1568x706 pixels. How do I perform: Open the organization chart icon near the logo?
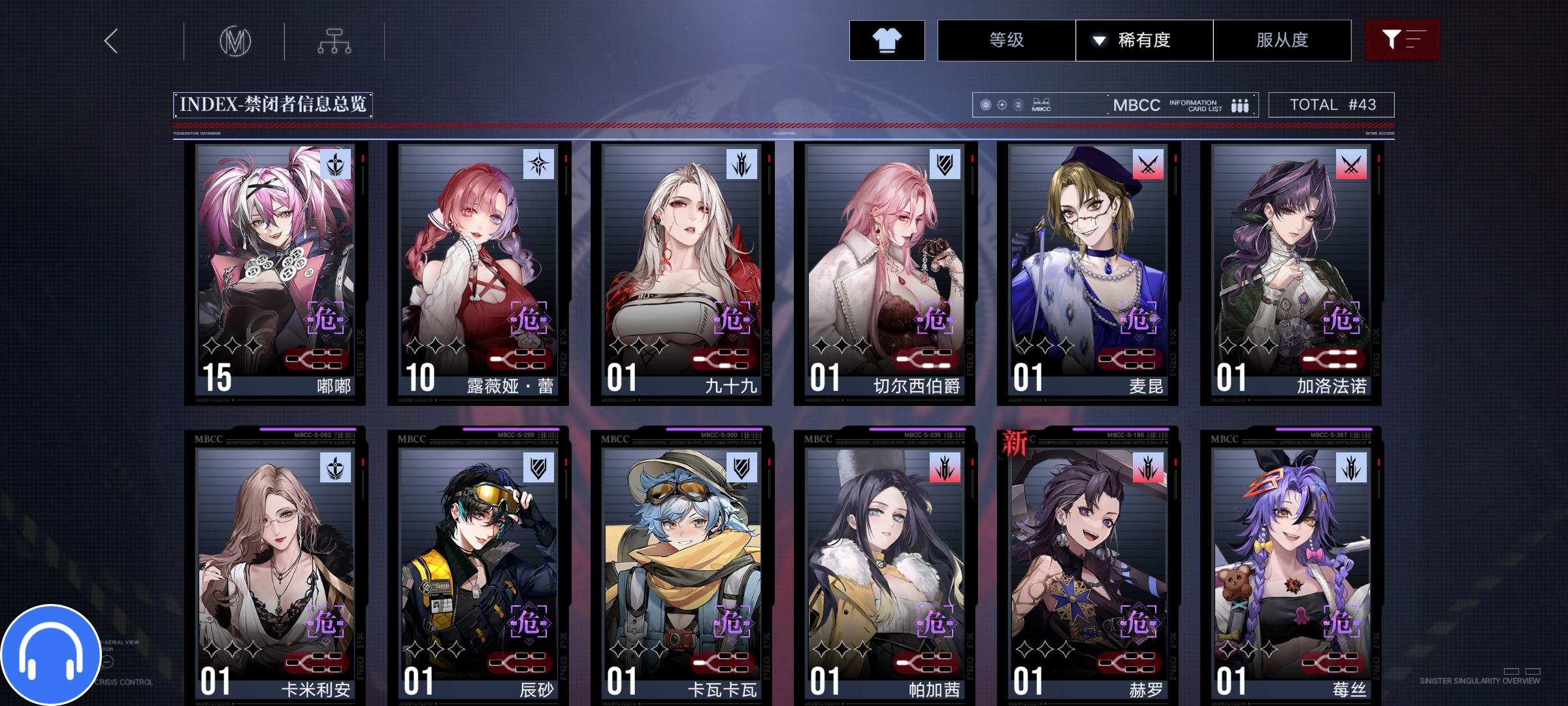pyautogui.click(x=335, y=41)
